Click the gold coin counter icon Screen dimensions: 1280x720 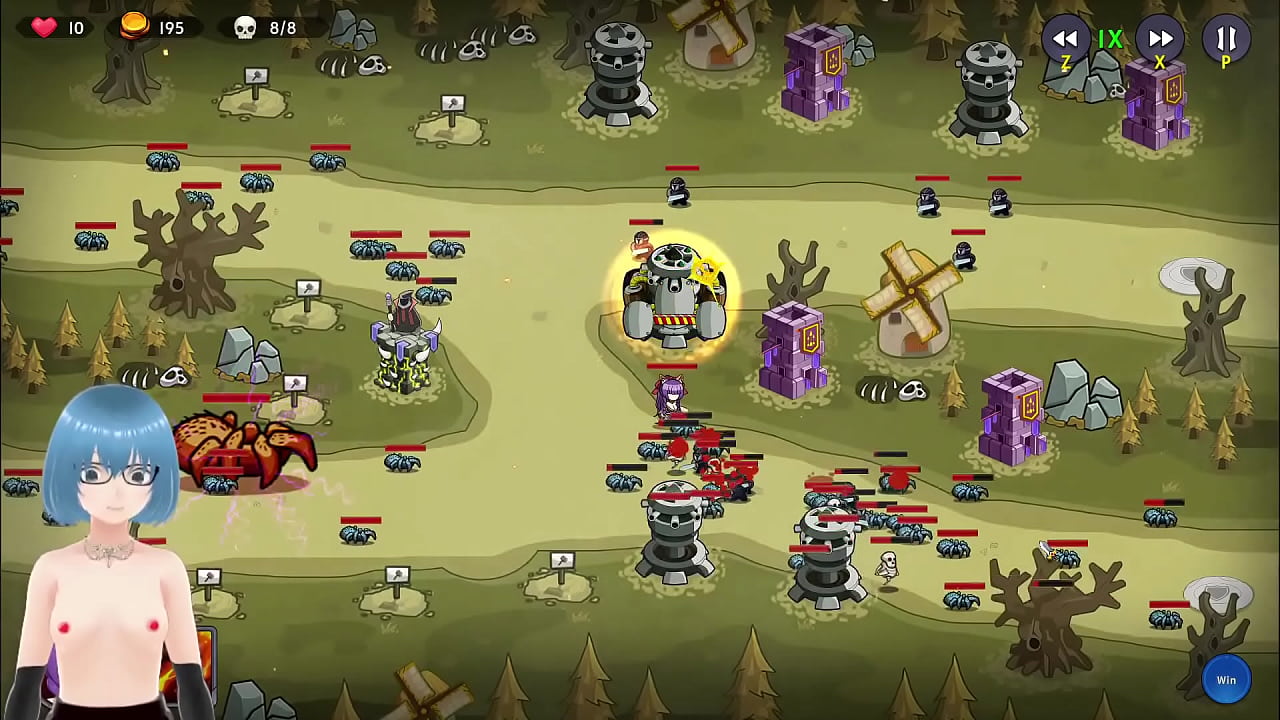coord(133,24)
